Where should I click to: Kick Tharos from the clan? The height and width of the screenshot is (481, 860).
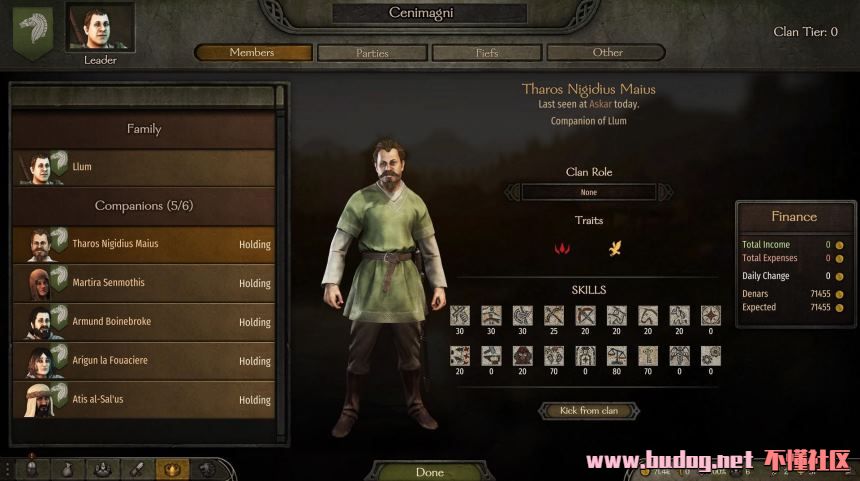click(589, 411)
